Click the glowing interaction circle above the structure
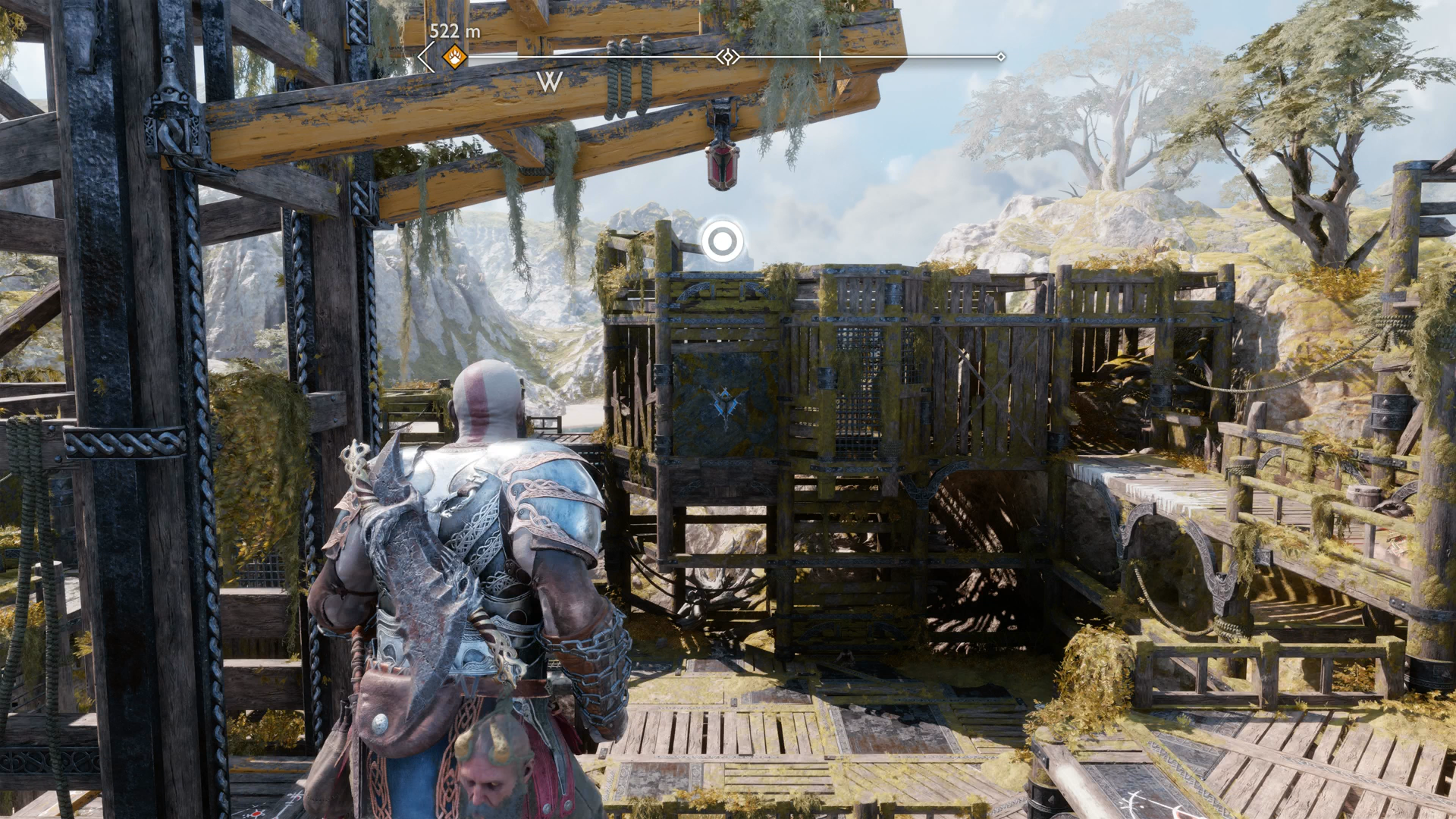 tap(723, 240)
